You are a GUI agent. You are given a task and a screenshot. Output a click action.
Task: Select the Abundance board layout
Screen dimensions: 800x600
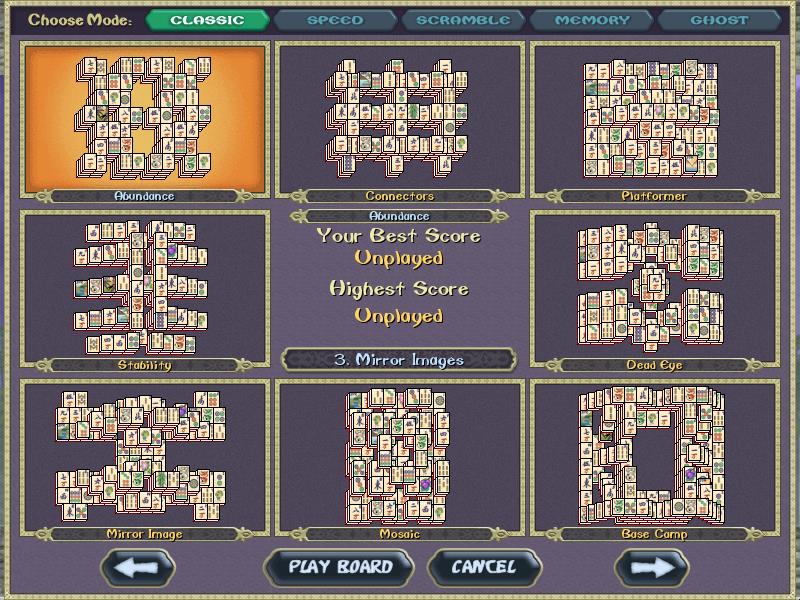pos(145,118)
